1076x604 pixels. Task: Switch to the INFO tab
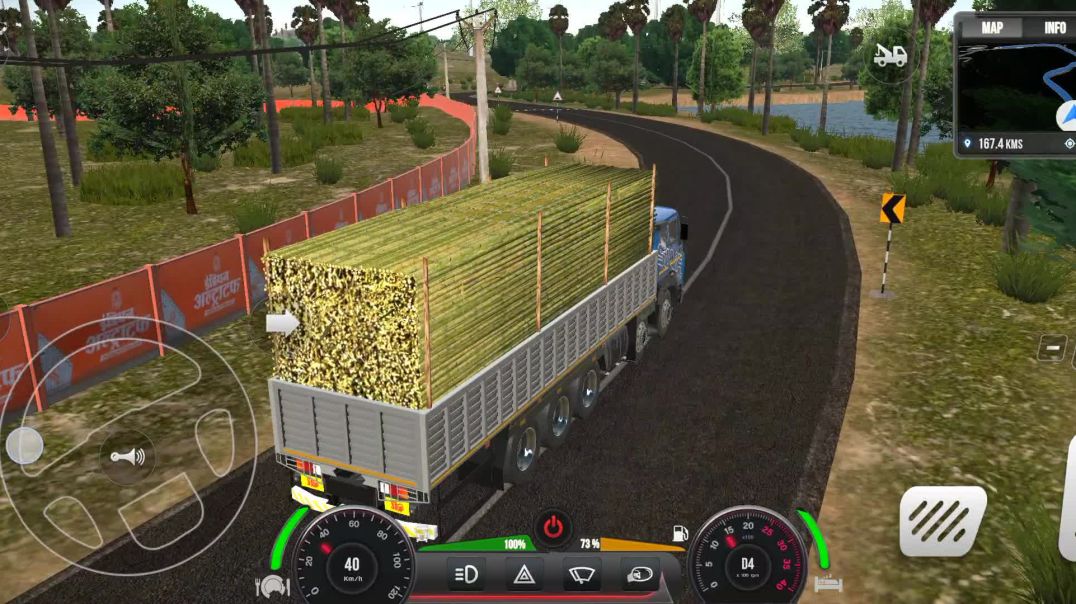click(x=1054, y=28)
